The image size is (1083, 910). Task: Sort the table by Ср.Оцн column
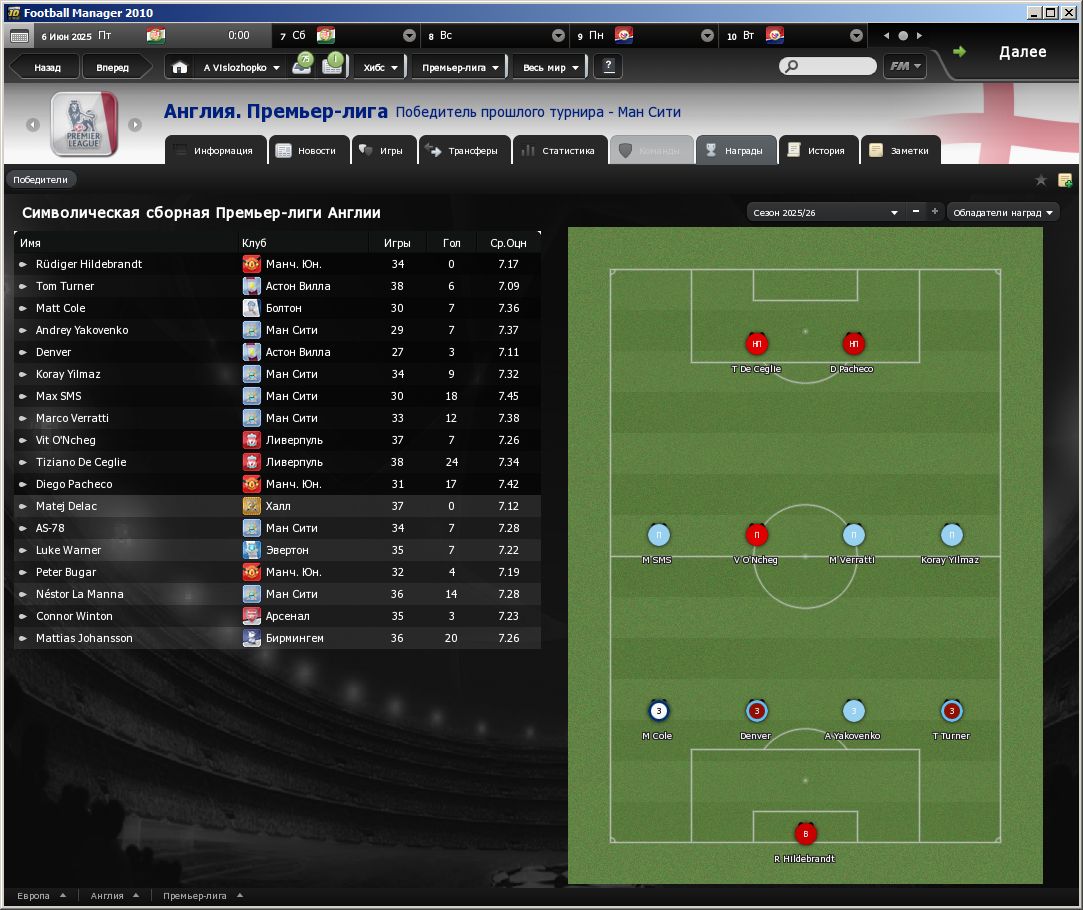point(508,243)
